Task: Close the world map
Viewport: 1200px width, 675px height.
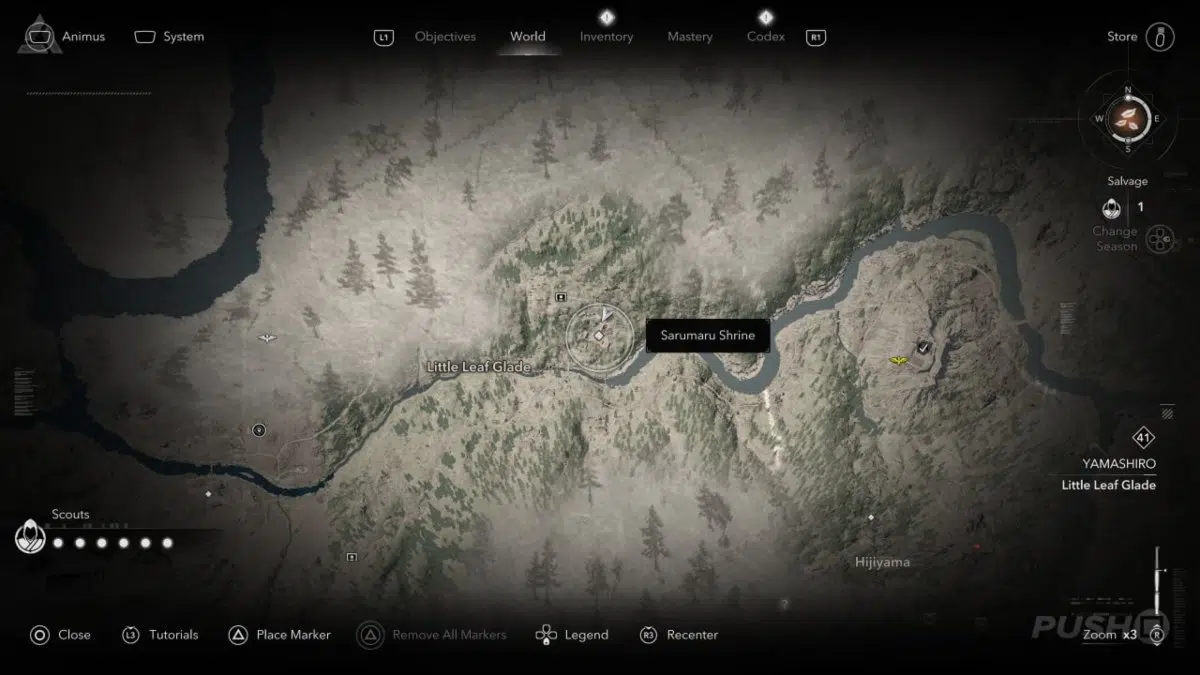Action: point(60,635)
